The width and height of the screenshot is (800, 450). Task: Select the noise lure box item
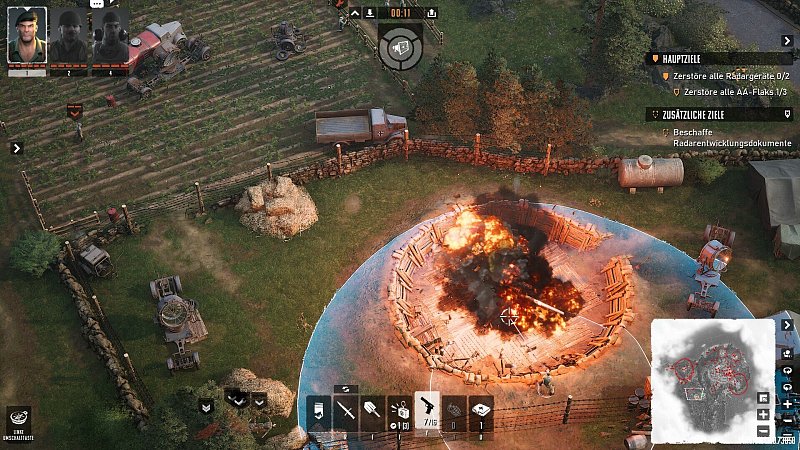399,411
